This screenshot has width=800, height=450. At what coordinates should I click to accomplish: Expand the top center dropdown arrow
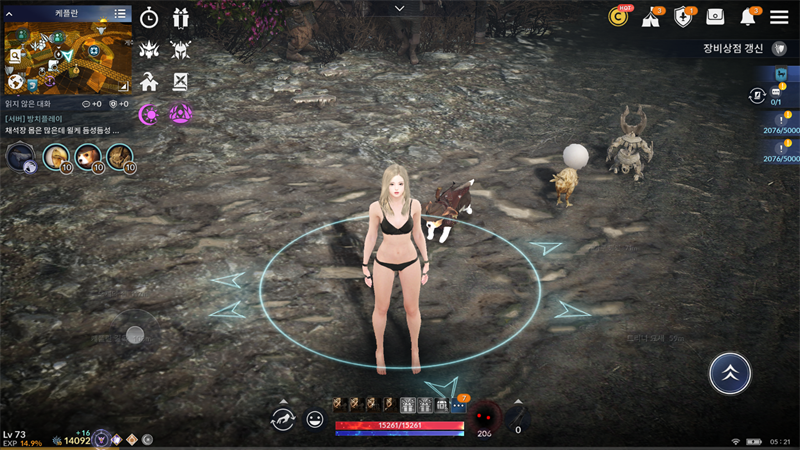point(400,8)
